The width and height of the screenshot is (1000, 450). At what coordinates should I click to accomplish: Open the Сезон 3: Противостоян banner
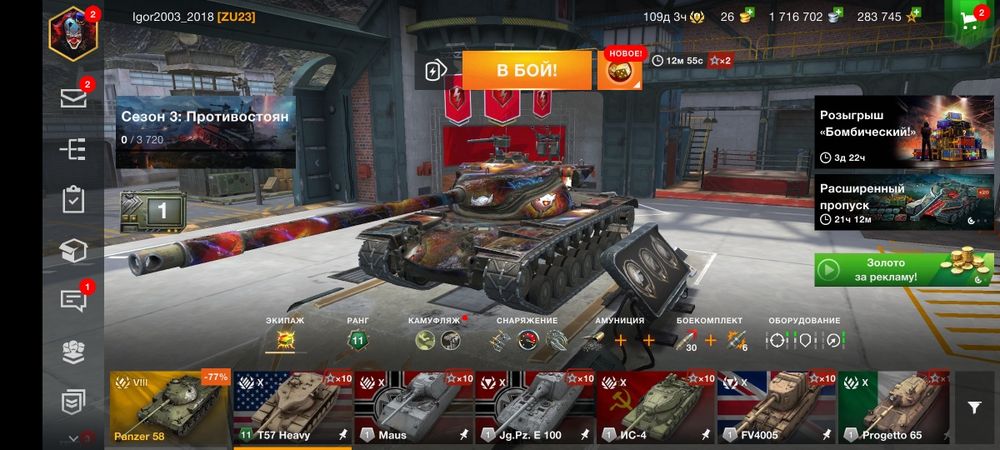tap(205, 126)
